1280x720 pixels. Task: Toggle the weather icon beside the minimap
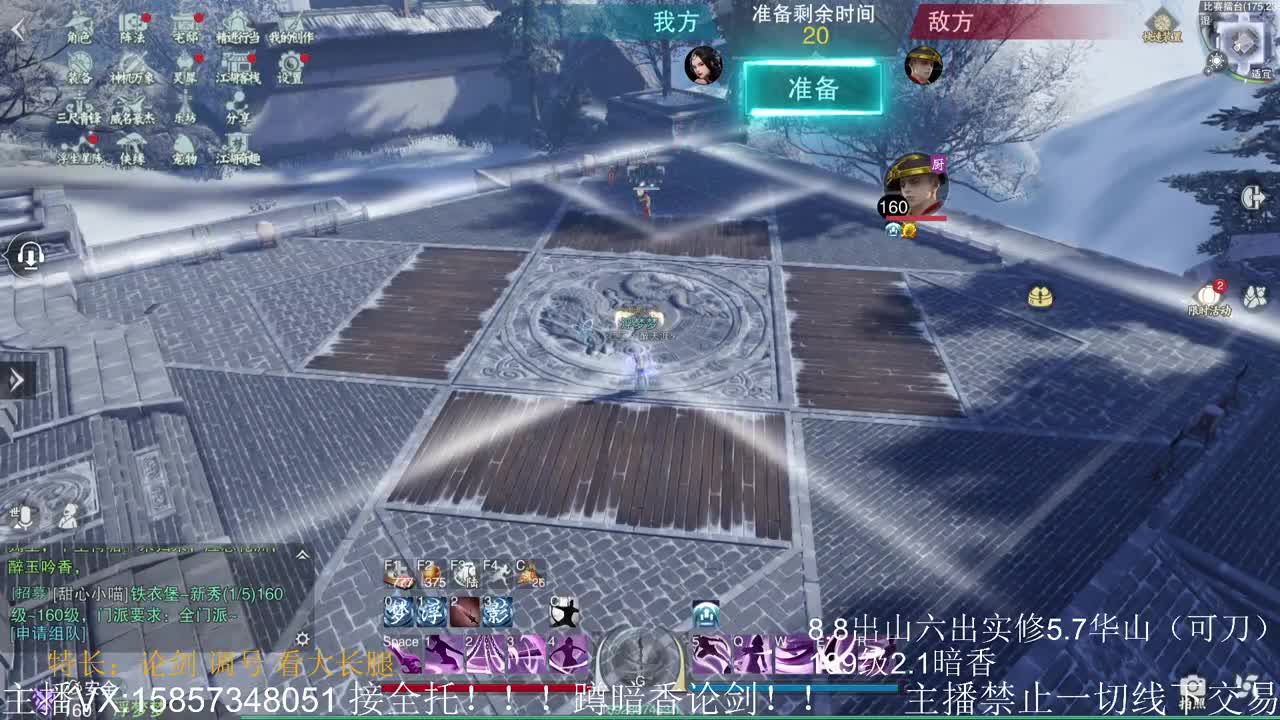[1217, 58]
